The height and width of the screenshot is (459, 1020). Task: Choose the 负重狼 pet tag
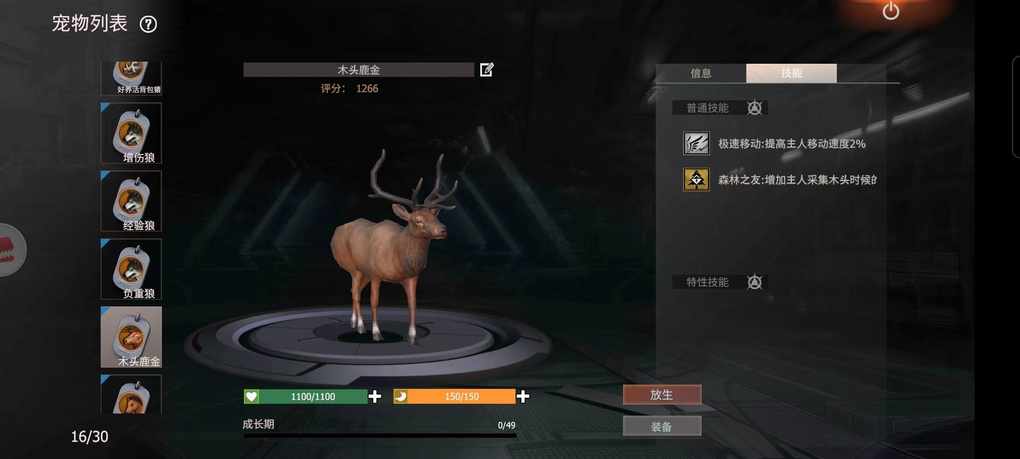point(131,269)
